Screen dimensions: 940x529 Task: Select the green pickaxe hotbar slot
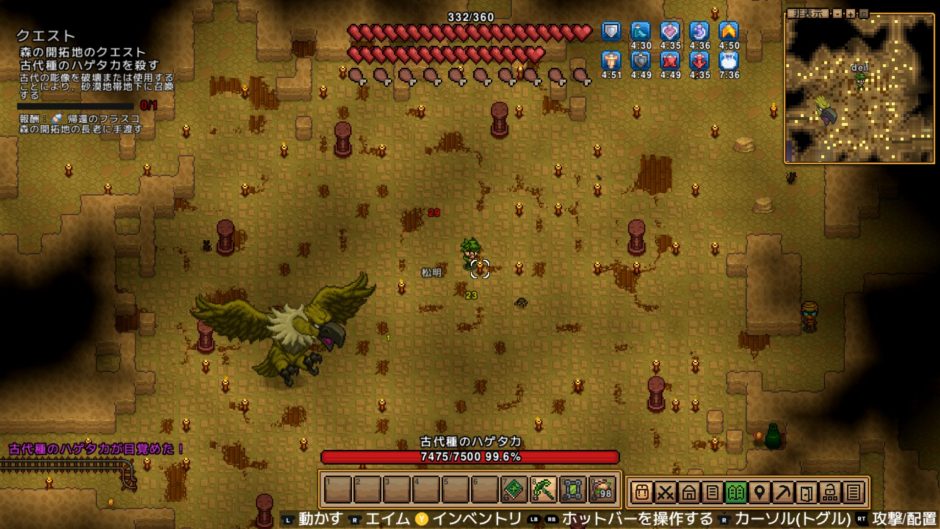tap(543, 490)
